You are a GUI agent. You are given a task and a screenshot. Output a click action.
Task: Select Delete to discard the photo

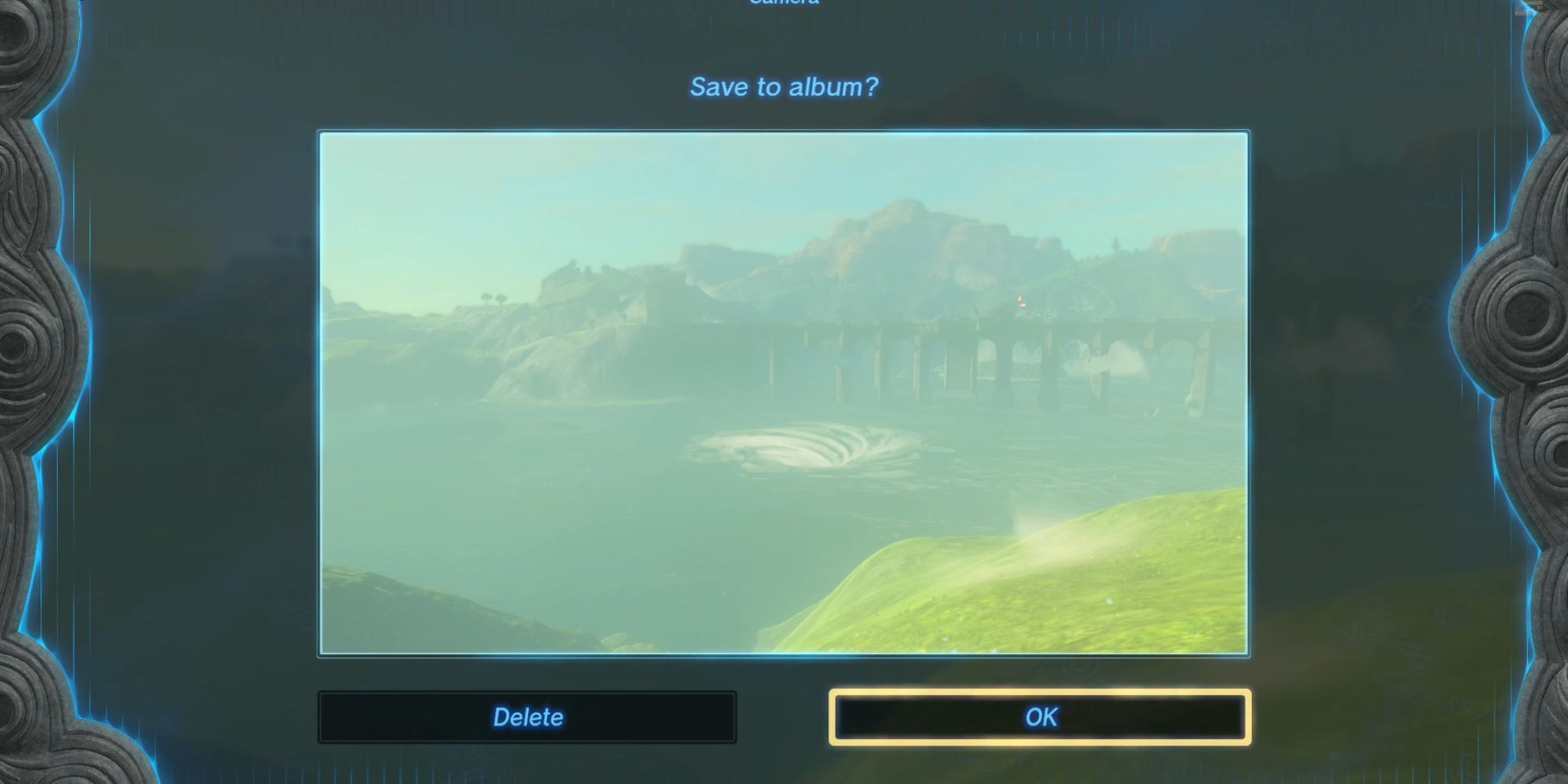pos(527,716)
